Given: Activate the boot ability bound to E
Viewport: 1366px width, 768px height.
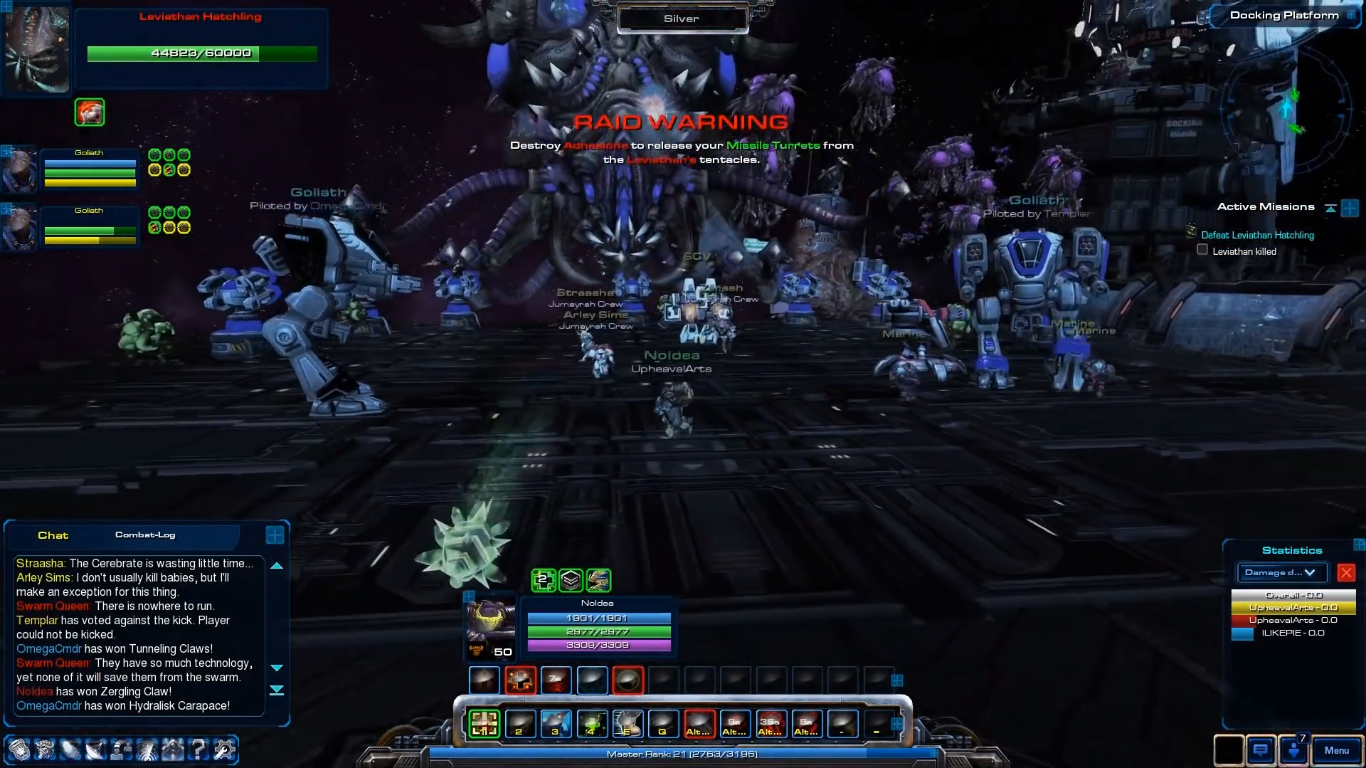Looking at the screenshot, I should point(628,723).
